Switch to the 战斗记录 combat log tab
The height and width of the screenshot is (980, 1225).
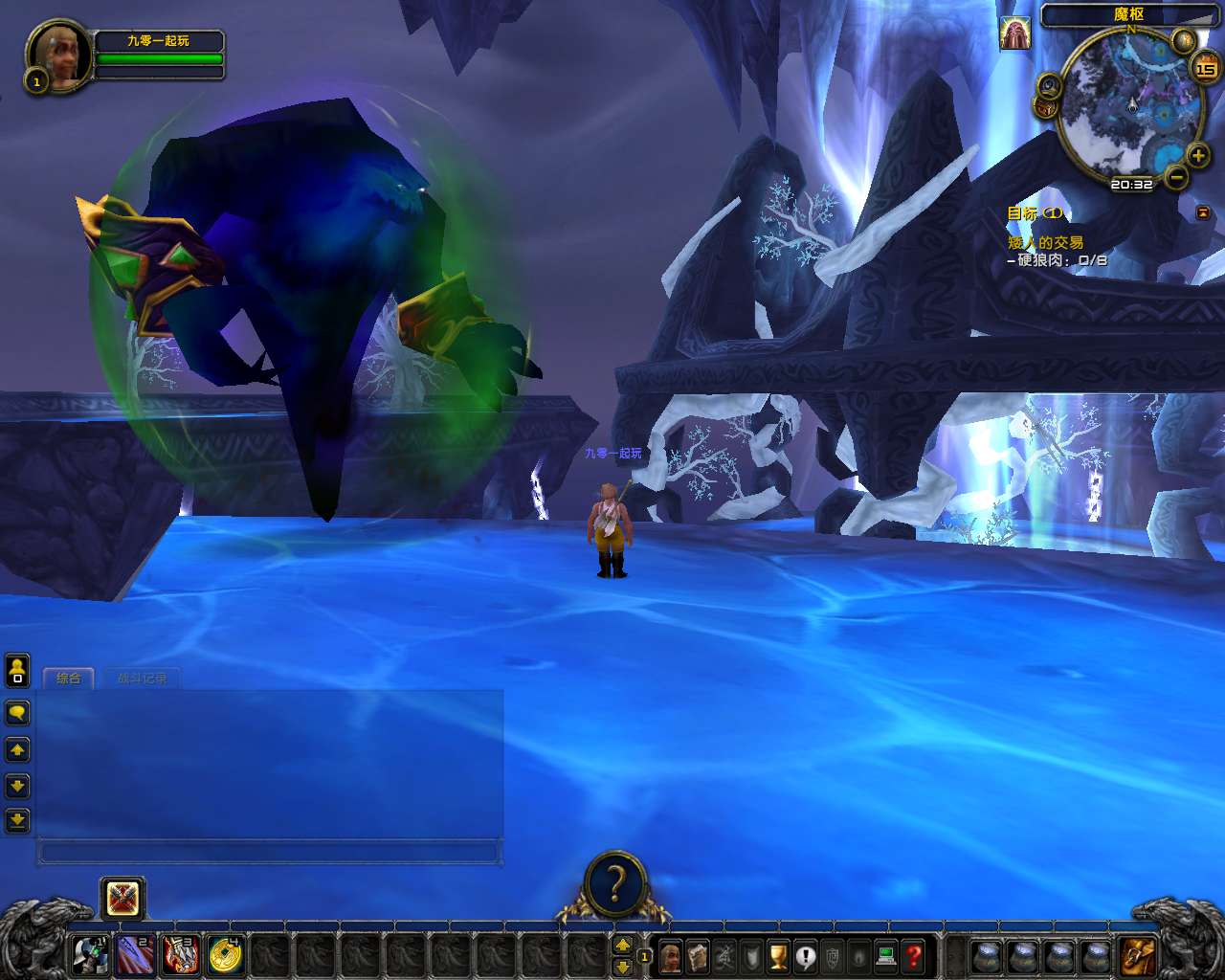142,679
